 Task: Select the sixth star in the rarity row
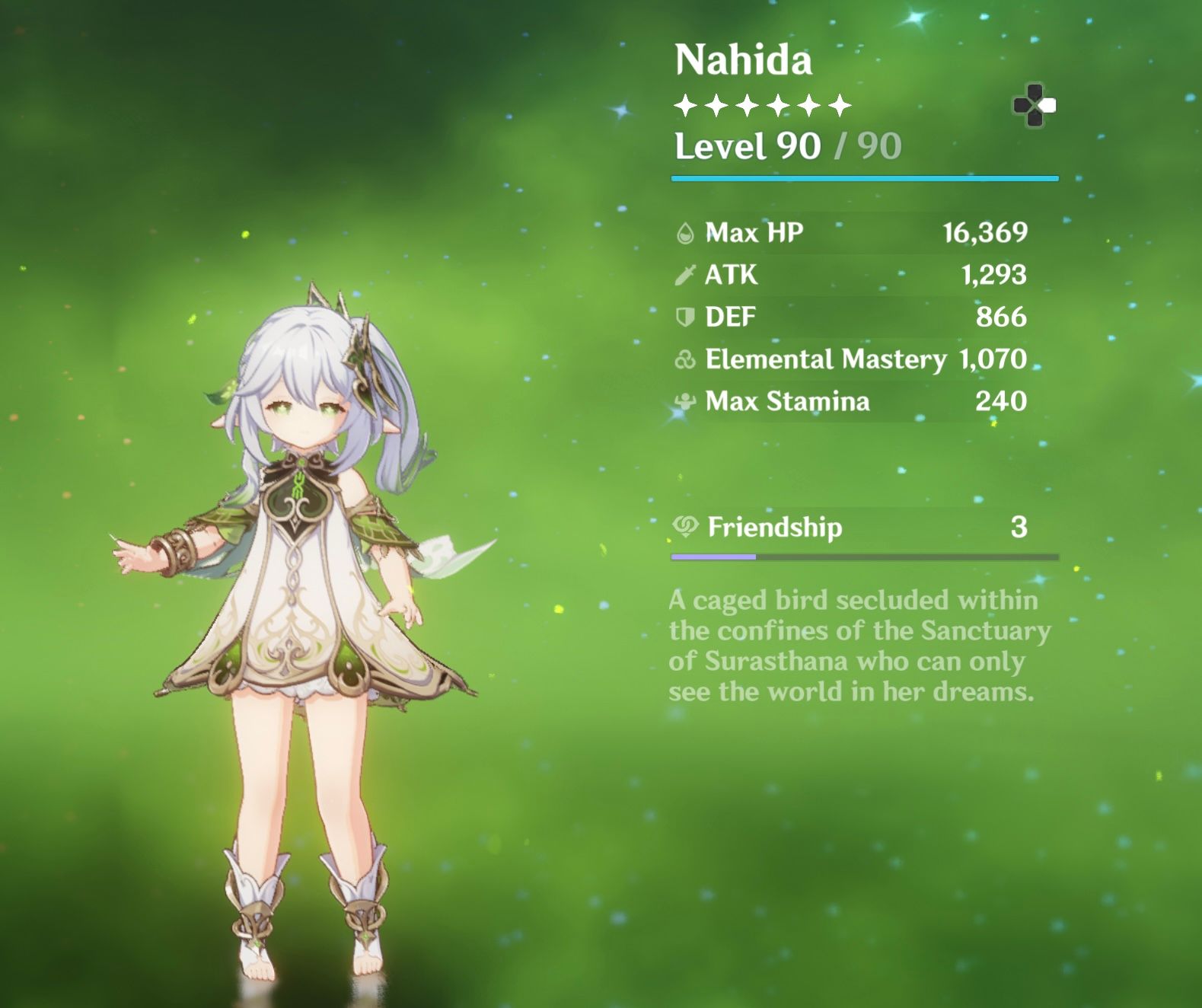[840, 104]
